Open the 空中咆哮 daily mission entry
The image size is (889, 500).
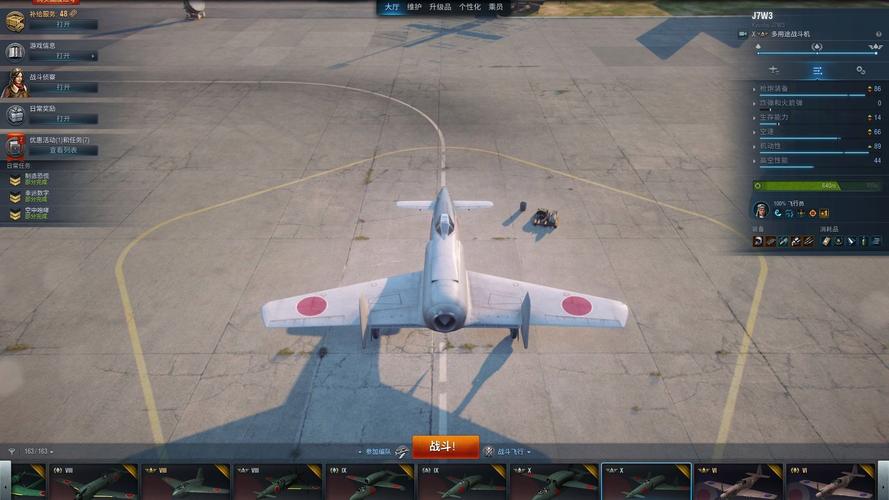pyautogui.click(x=36, y=212)
